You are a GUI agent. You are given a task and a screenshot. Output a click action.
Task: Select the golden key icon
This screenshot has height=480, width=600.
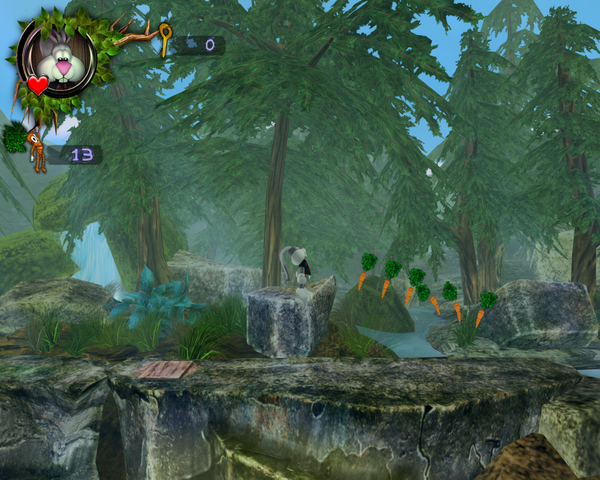[x=164, y=41]
